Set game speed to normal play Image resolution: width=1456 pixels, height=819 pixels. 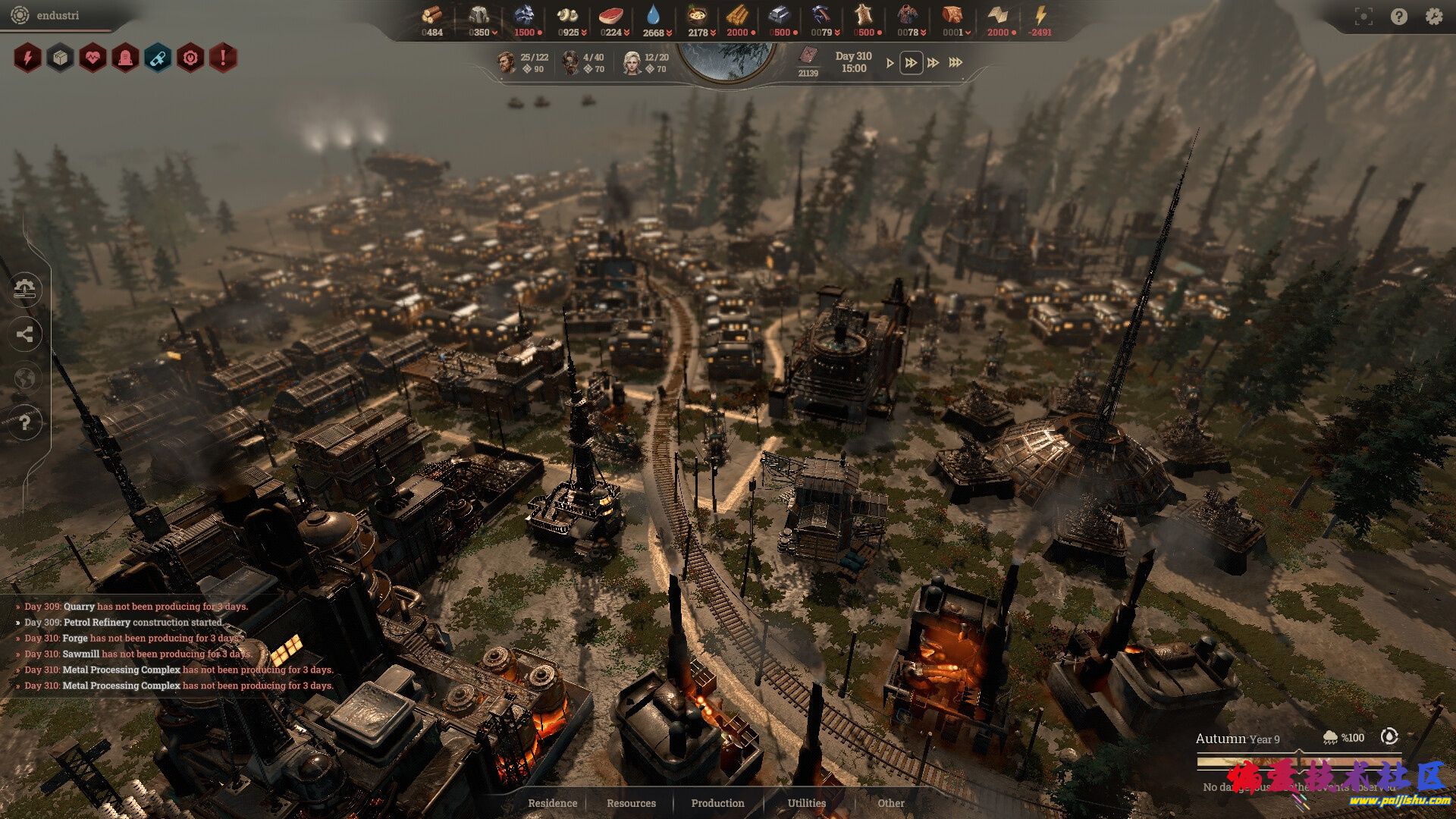tap(890, 63)
